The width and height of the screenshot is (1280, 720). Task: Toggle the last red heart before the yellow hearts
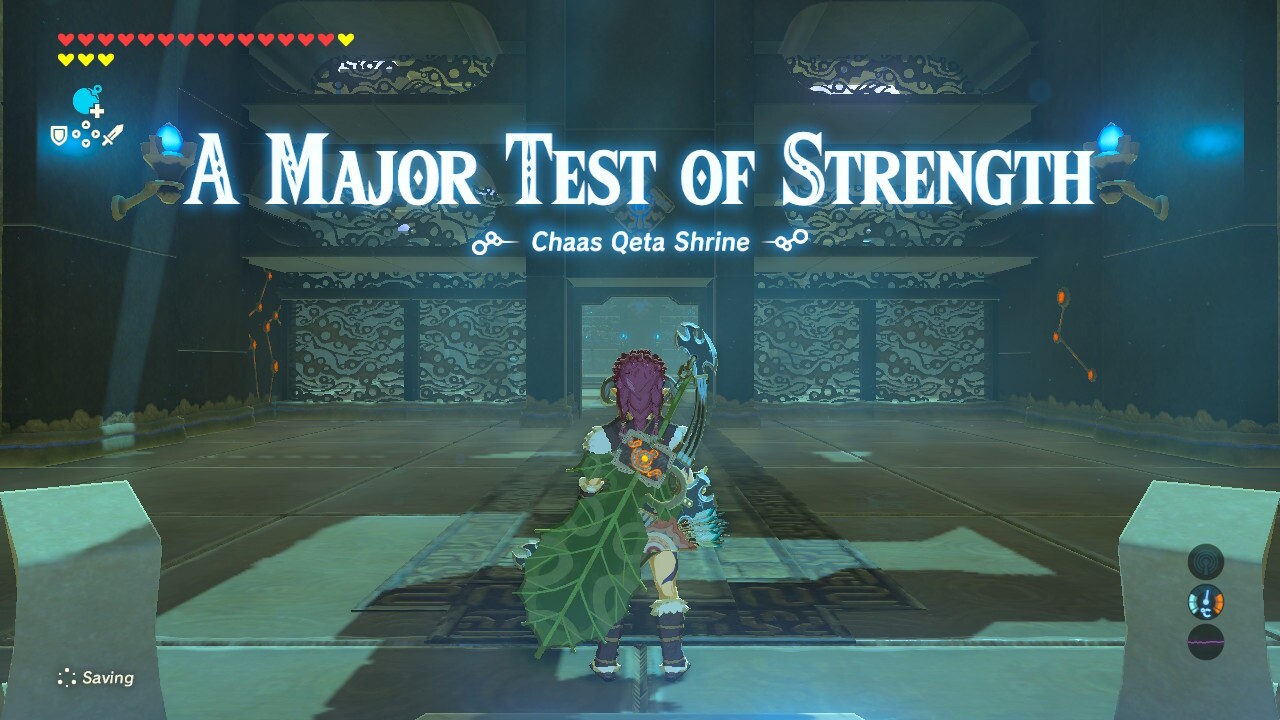click(325, 38)
